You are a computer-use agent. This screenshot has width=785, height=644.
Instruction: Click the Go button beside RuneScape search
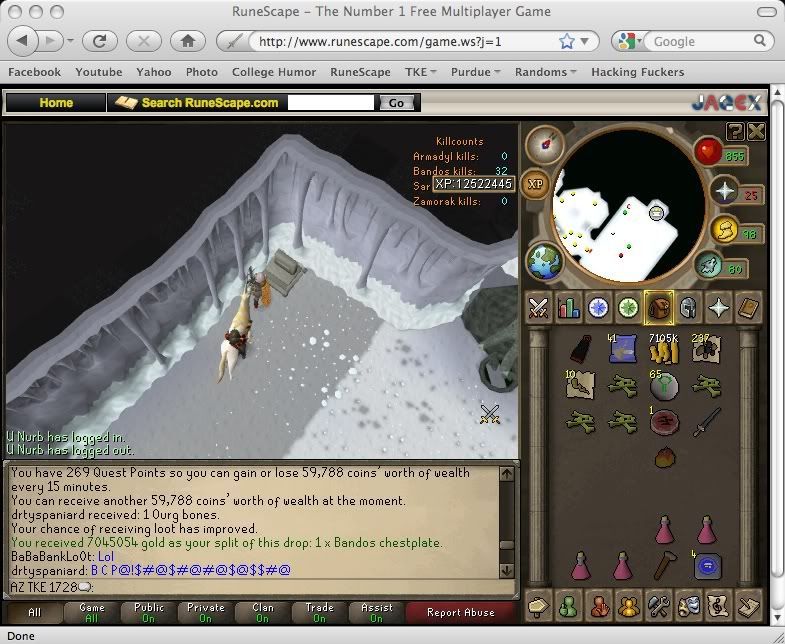396,103
